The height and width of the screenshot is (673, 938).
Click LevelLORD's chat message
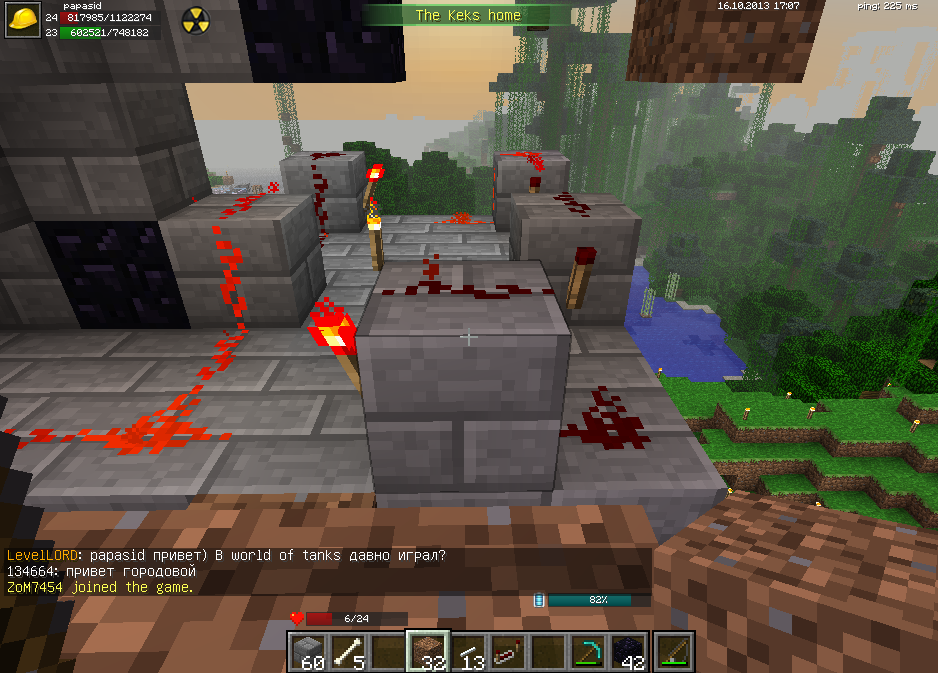click(226, 555)
